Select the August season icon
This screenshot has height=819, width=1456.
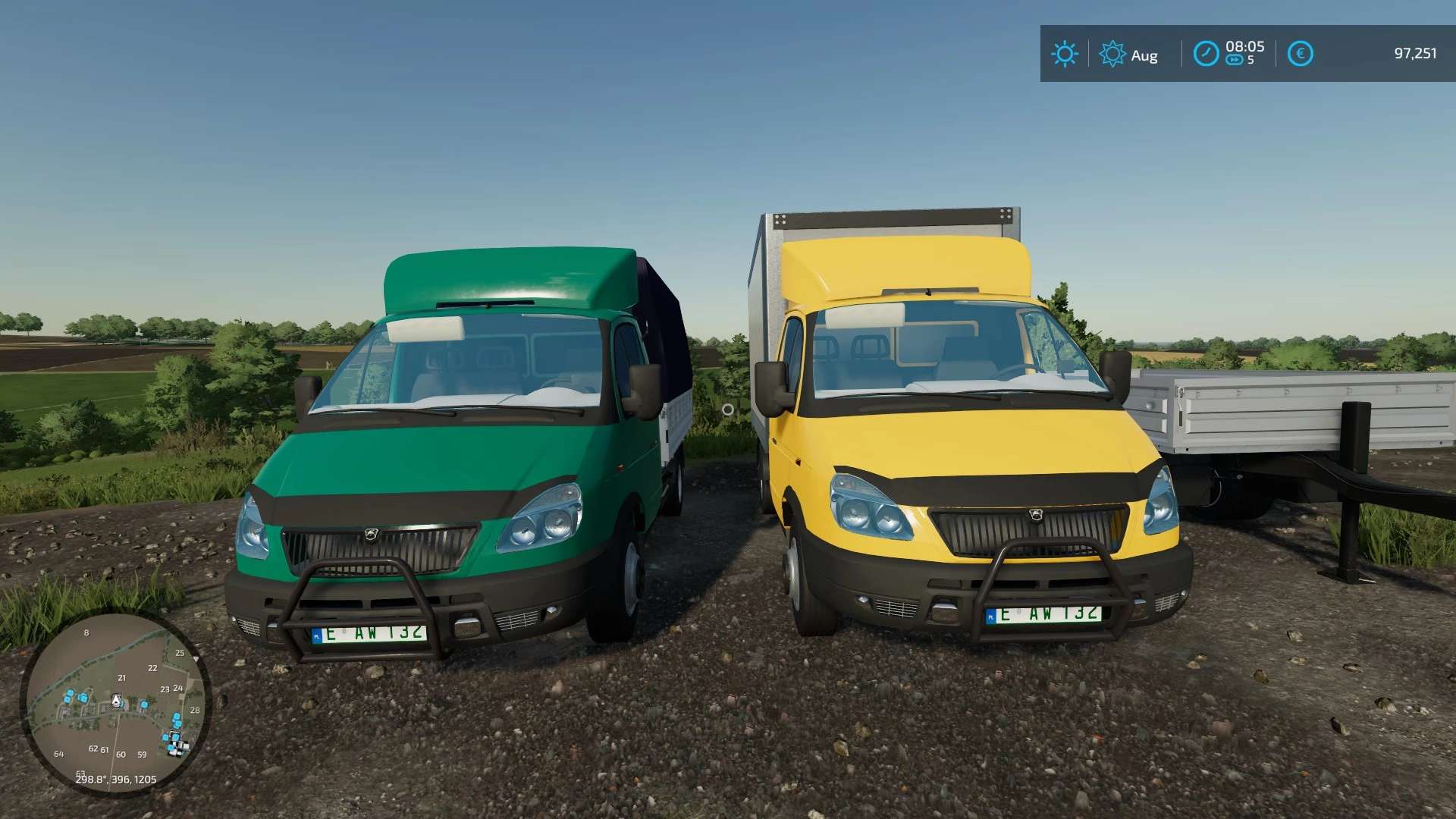click(x=1112, y=54)
